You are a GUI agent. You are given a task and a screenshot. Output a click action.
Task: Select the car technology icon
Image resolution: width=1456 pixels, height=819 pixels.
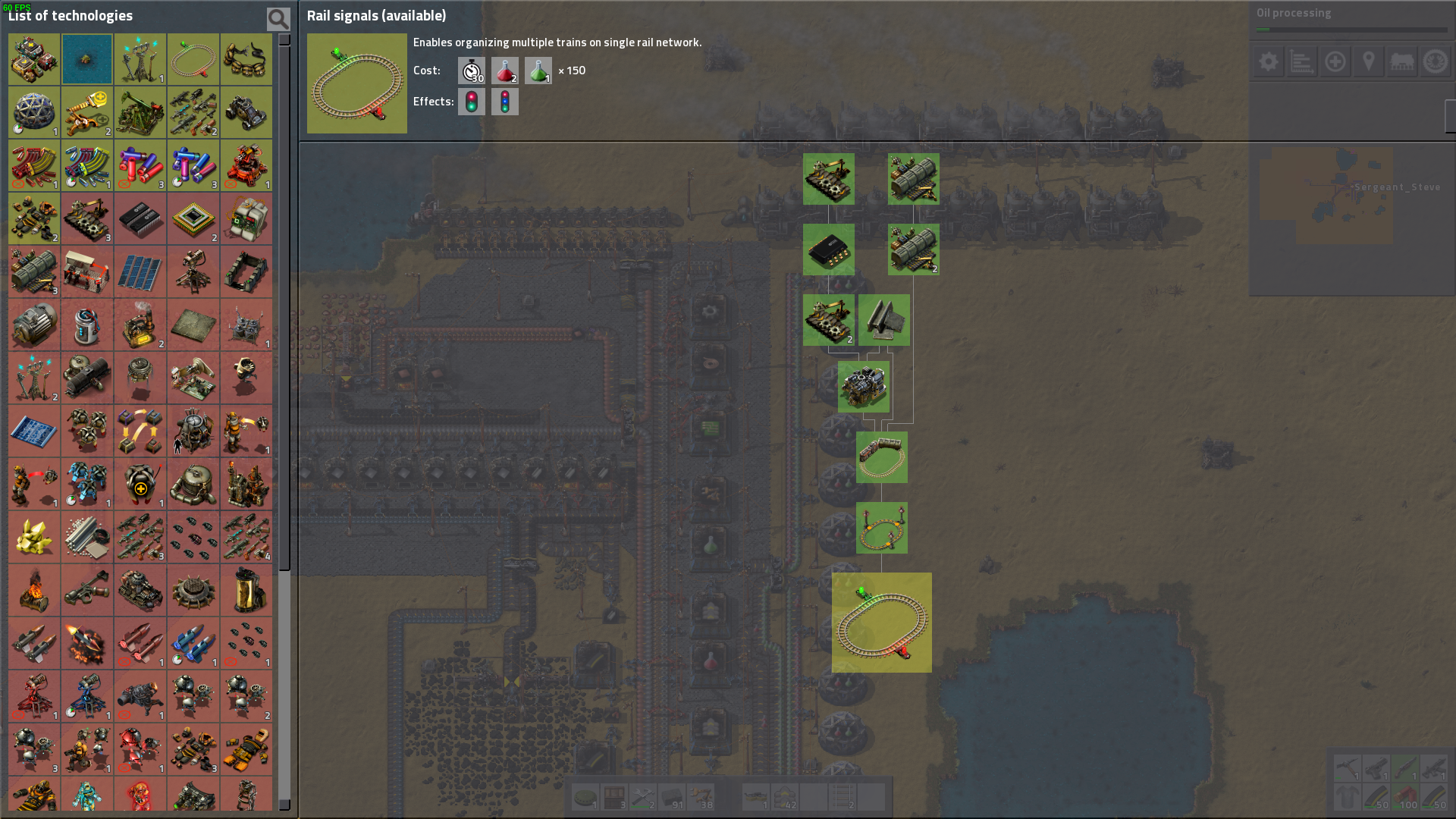tap(246, 112)
